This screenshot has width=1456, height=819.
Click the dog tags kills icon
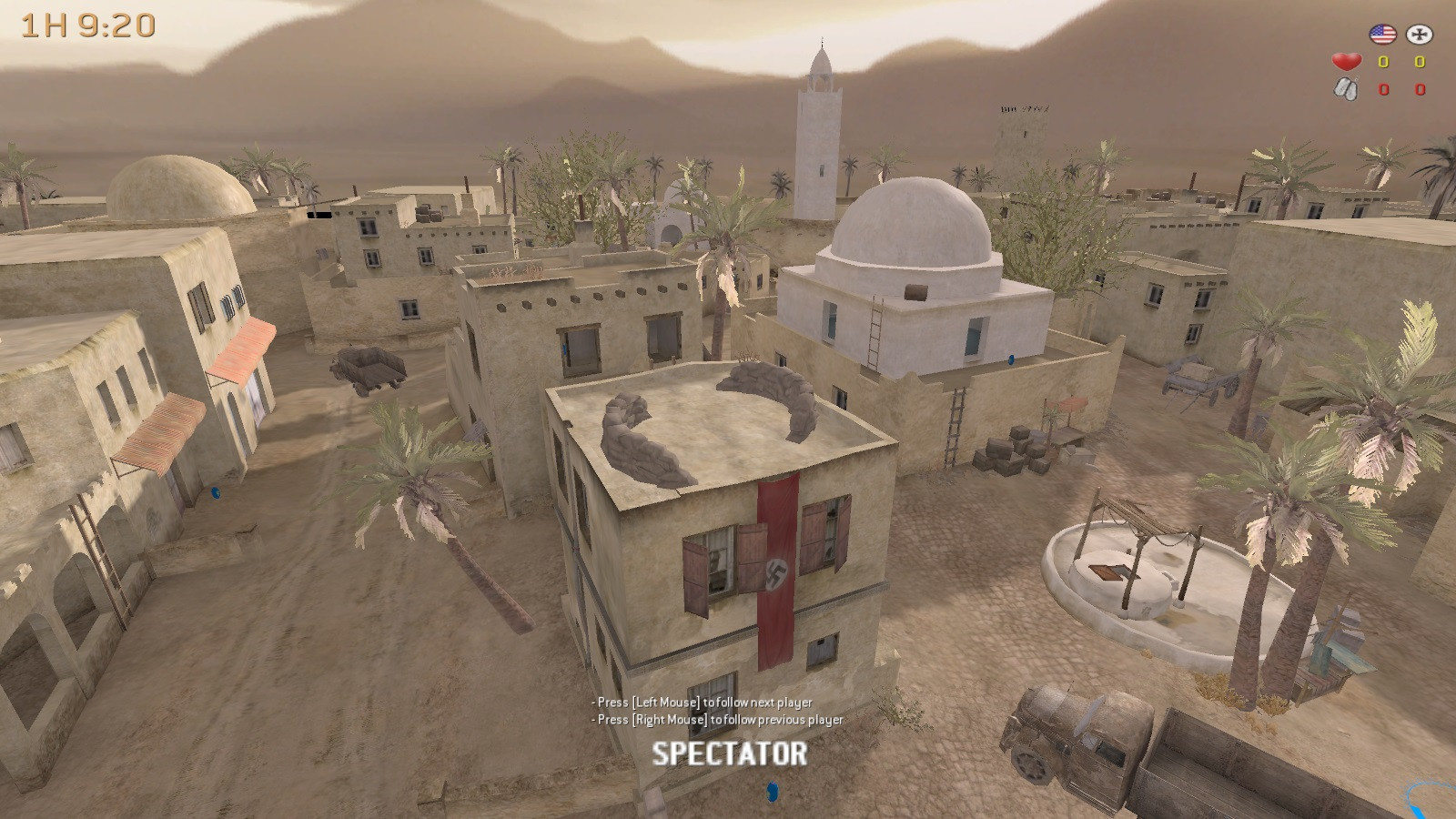(x=1346, y=90)
